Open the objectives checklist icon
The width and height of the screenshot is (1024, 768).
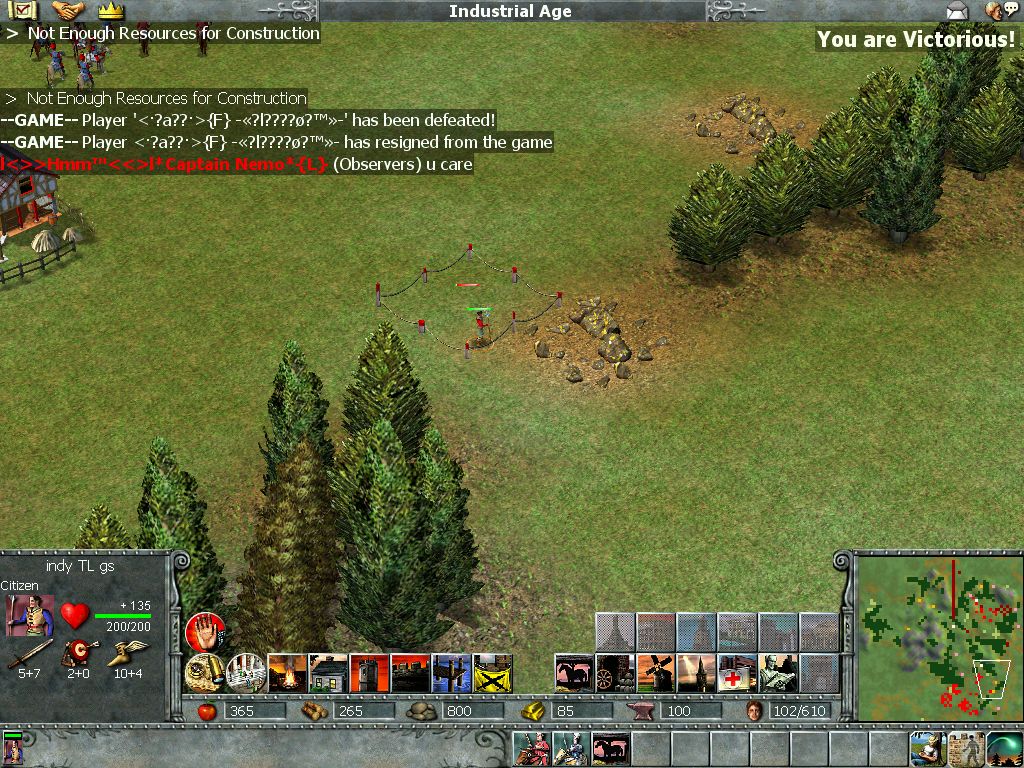[21, 11]
